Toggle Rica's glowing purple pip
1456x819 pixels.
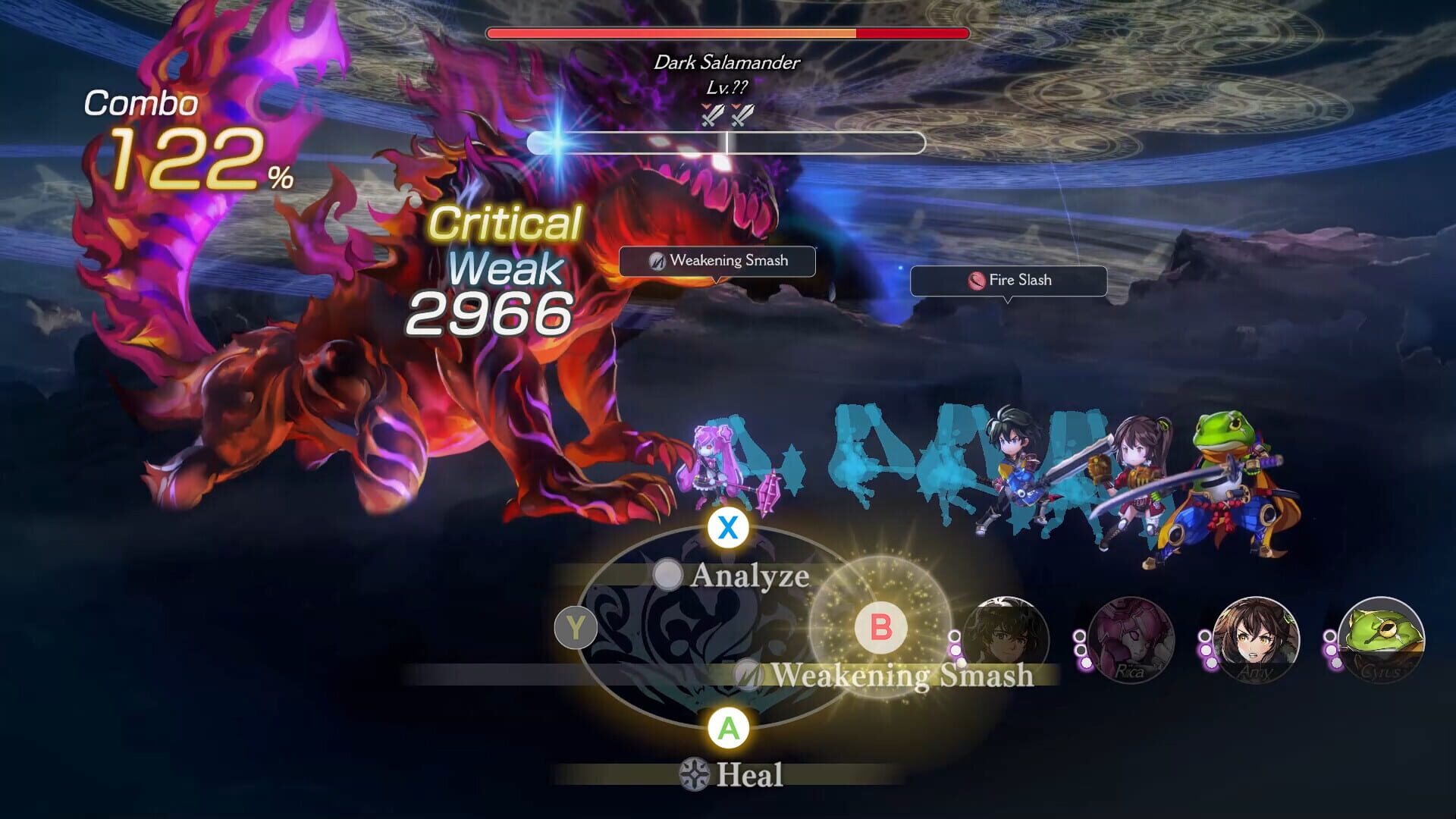click(x=1084, y=663)
